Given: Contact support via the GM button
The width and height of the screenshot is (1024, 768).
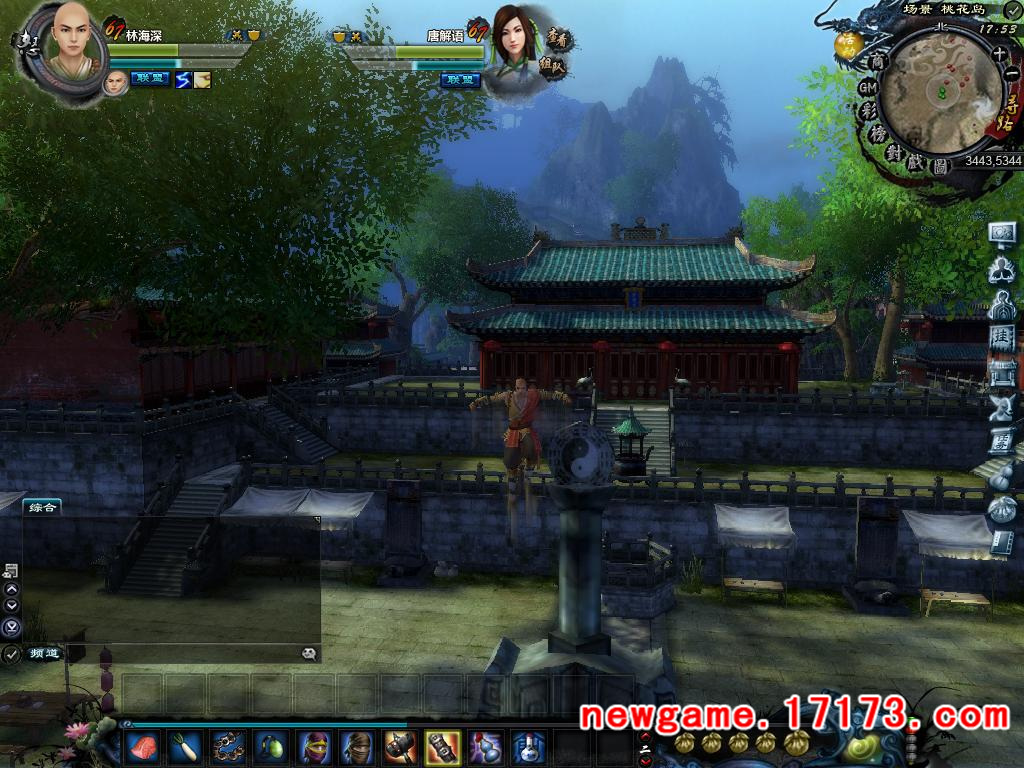Looking at the screenshot, I should tap(867, 88).
